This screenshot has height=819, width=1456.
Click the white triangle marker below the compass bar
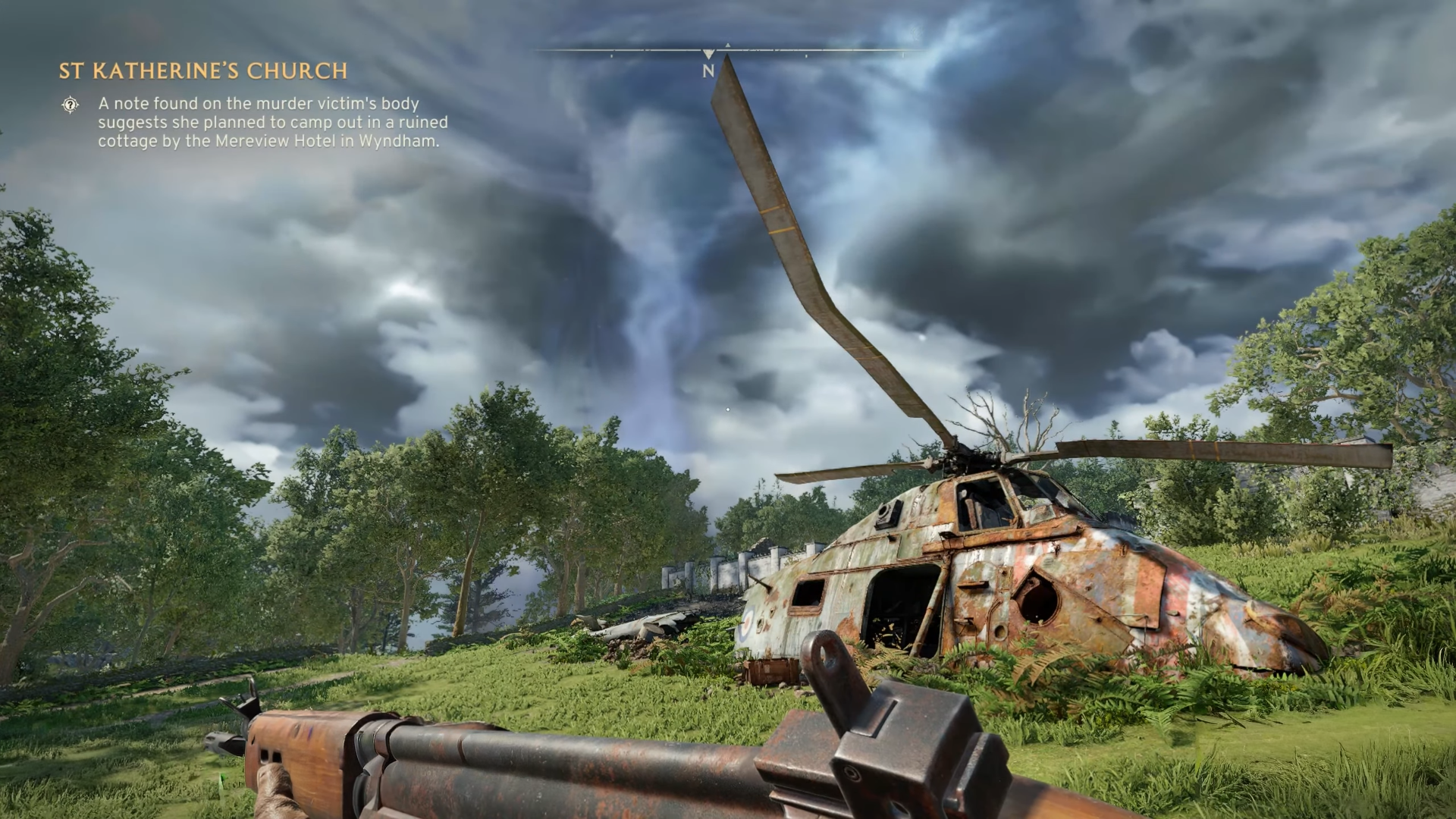click(x=708, y=55)
